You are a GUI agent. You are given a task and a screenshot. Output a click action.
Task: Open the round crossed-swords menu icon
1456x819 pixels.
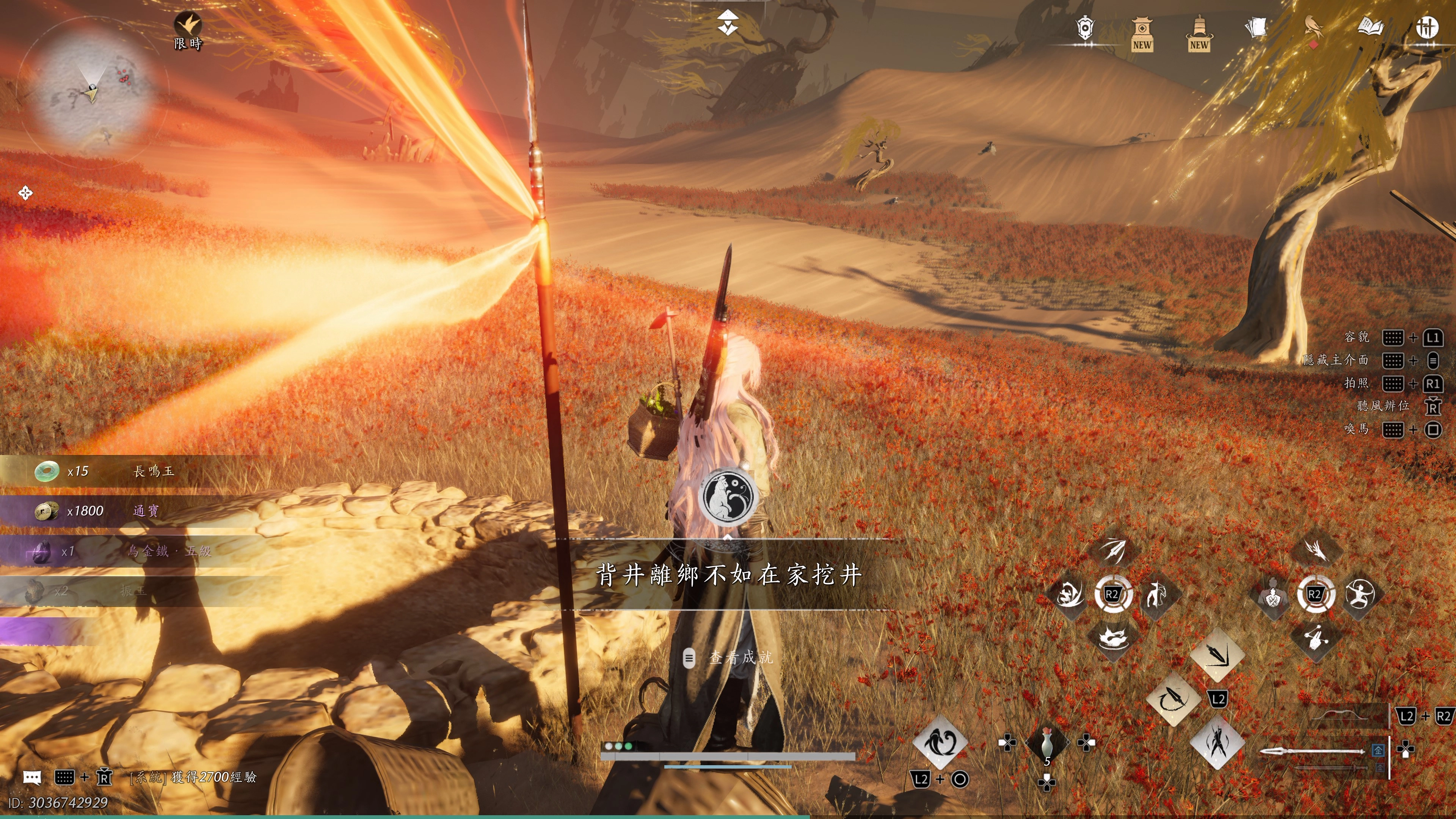[x=1426, y=28]
